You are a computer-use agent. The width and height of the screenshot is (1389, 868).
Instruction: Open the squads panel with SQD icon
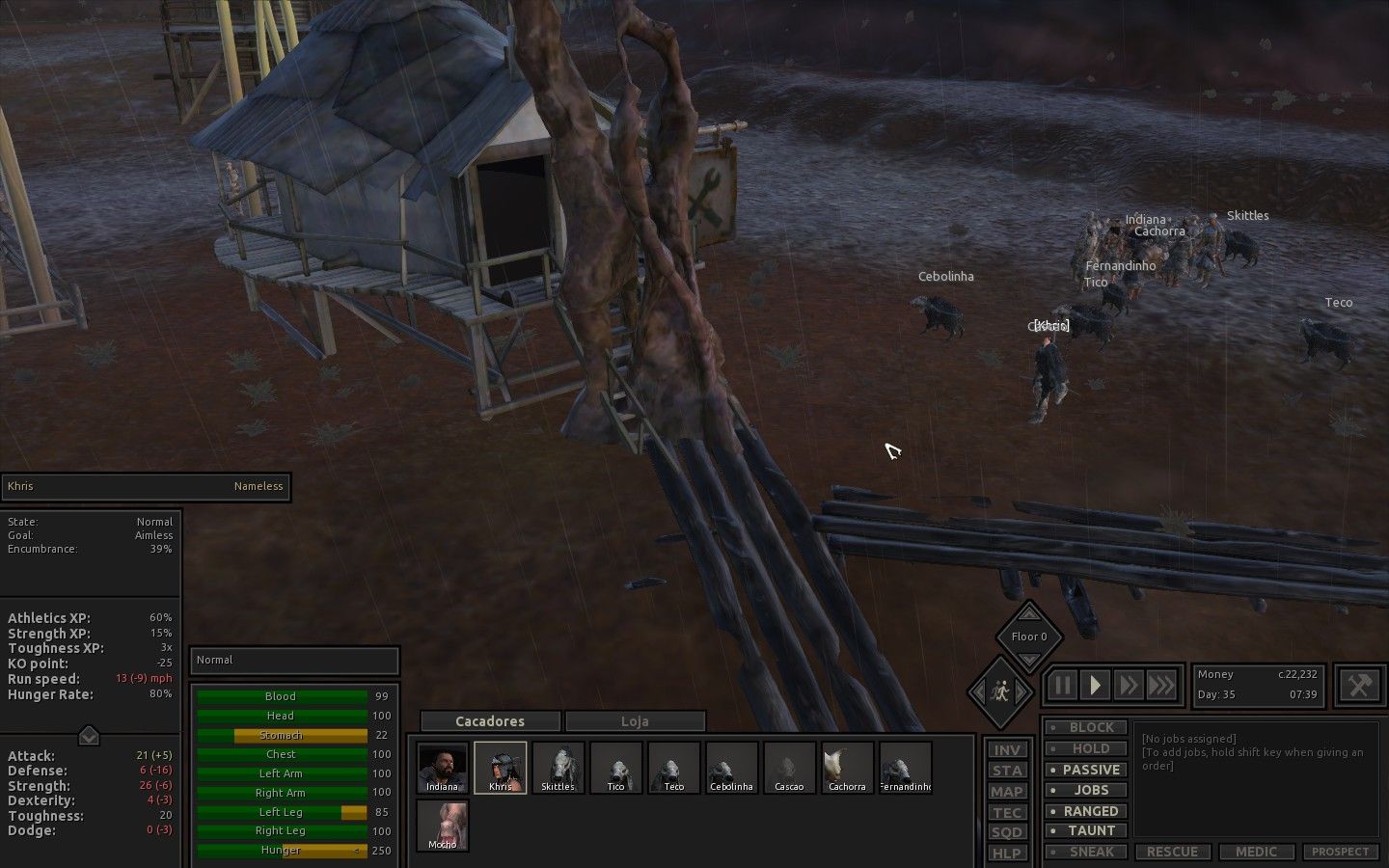1007,831
